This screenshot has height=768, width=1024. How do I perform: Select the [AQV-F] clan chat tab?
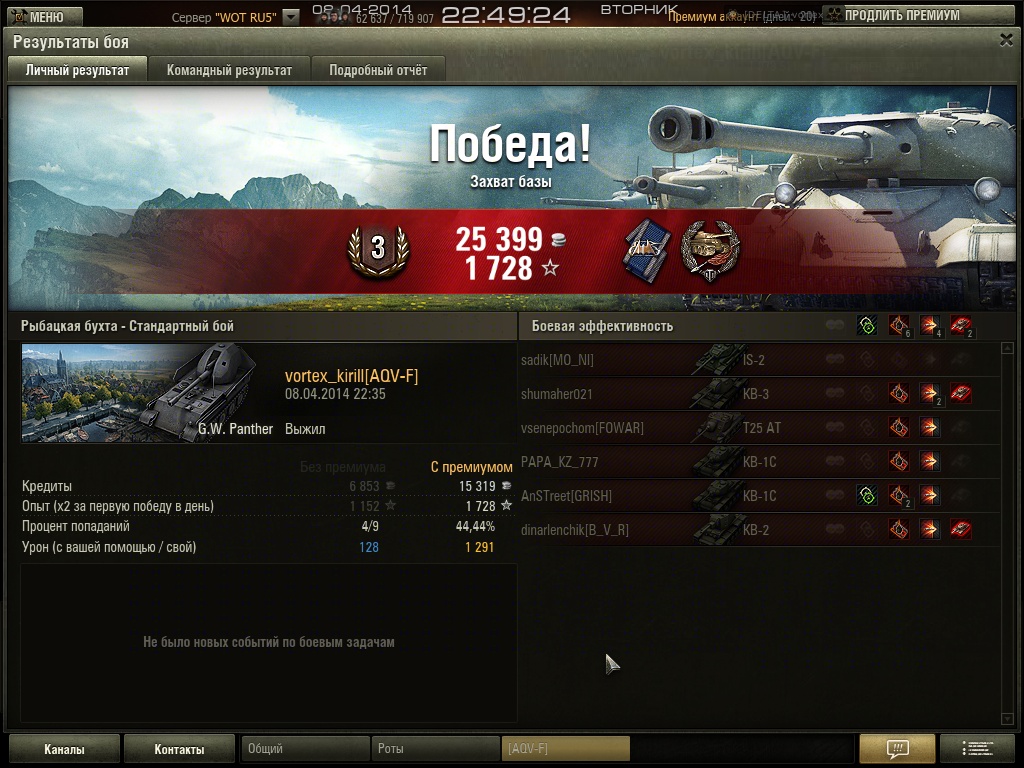tap(565, 749)
